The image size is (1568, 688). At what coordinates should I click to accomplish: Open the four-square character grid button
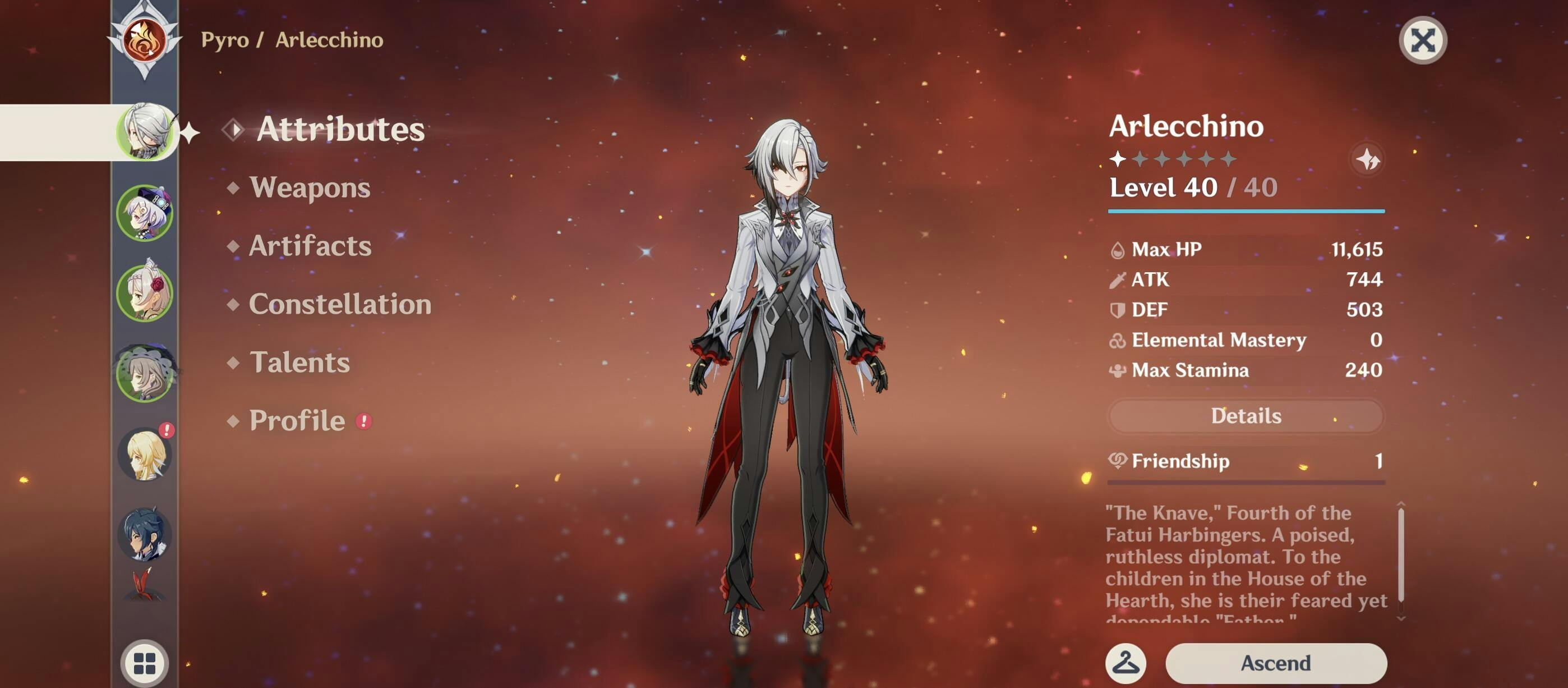pos(144,663)
